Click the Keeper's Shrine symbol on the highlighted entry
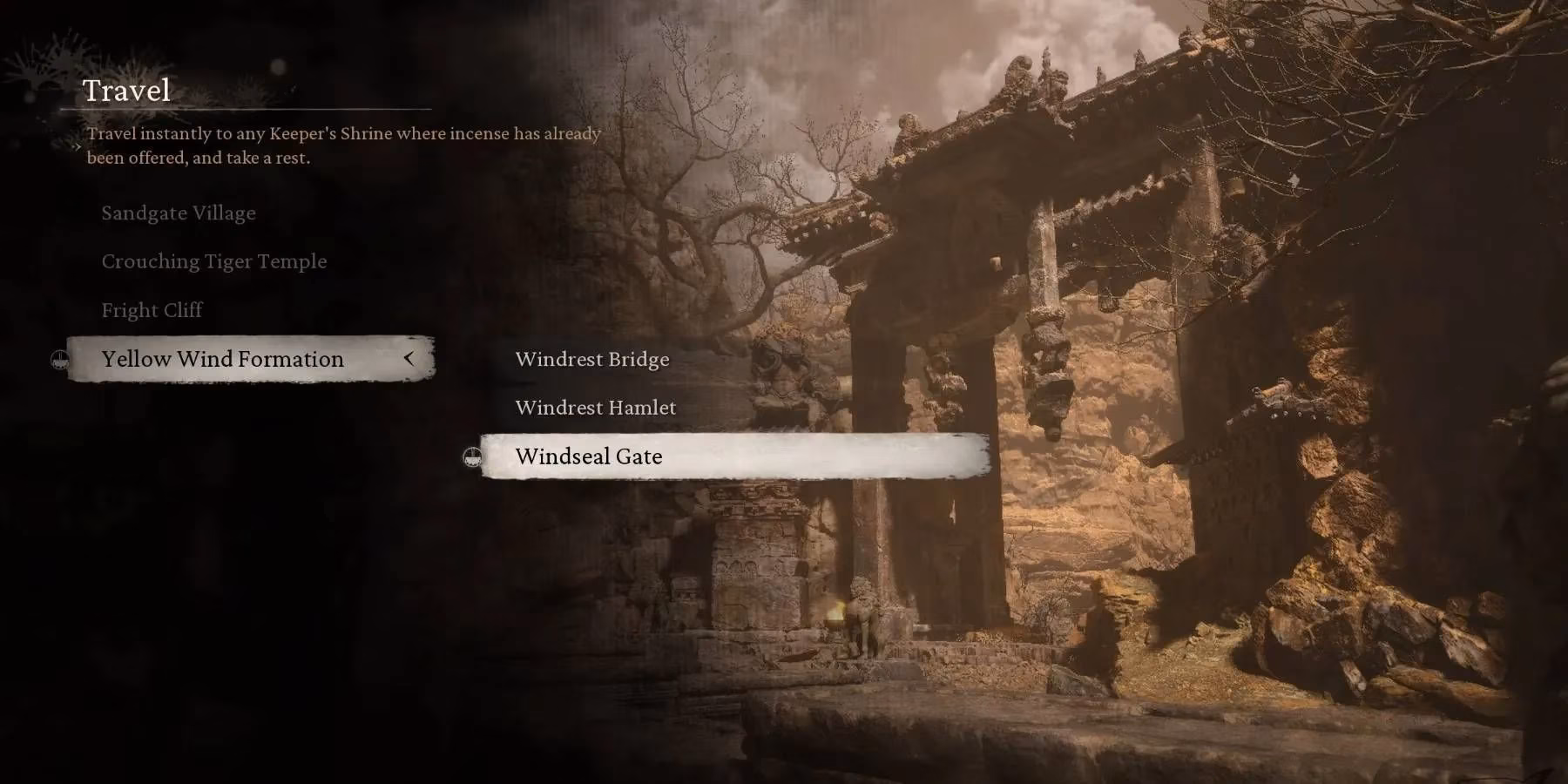Viewport: 1568px width, 784px height. tap(471, 456)
